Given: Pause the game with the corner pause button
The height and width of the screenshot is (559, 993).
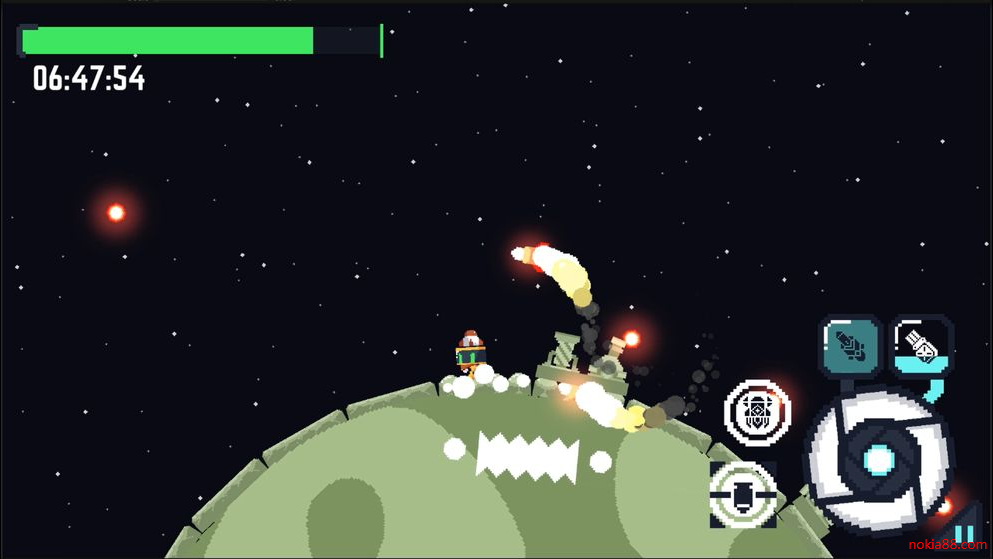Looking at the screenshot, I should (963, 536).
